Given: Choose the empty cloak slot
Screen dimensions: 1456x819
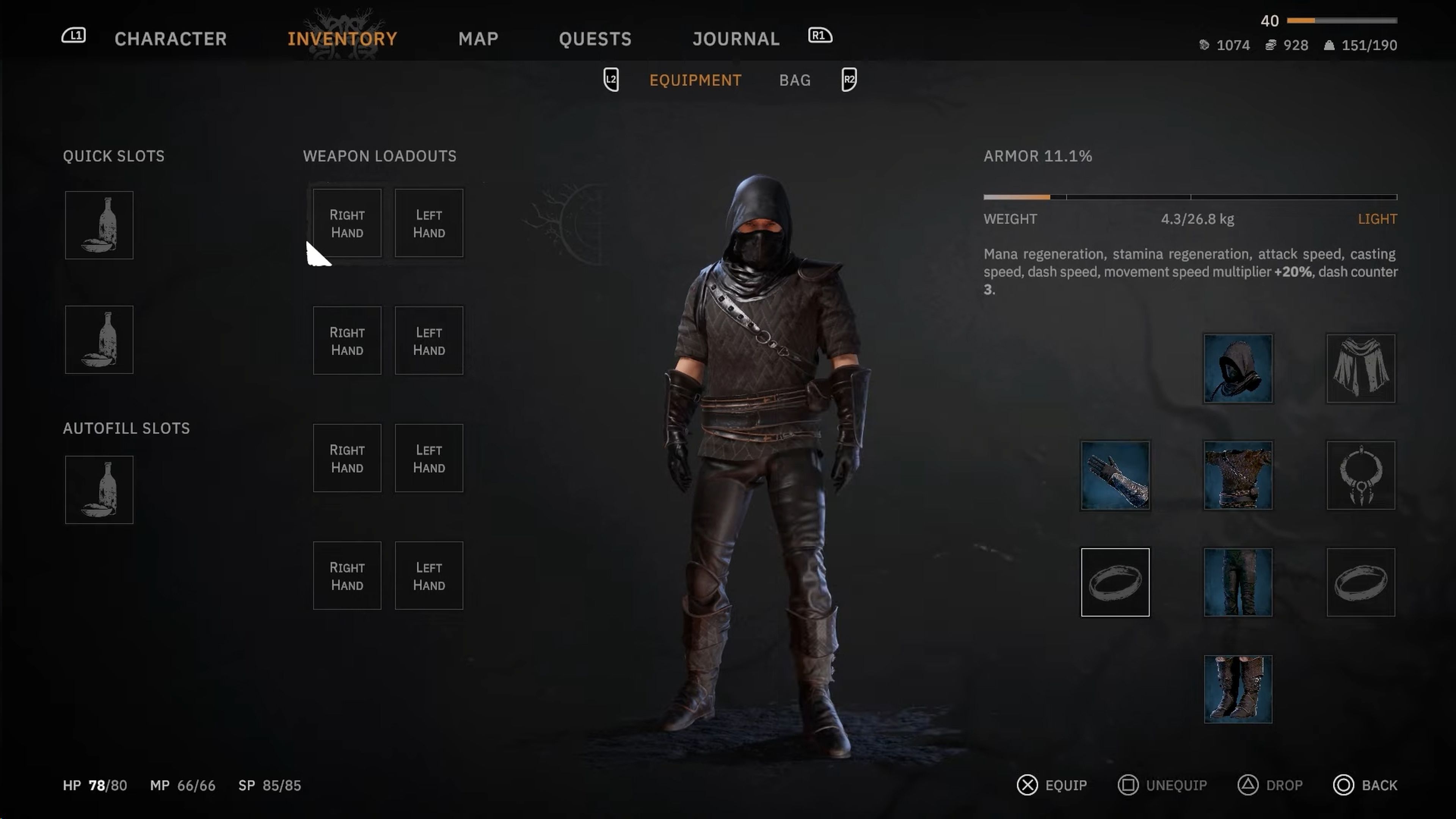Looking at the screenshot, I should 1360,369.
